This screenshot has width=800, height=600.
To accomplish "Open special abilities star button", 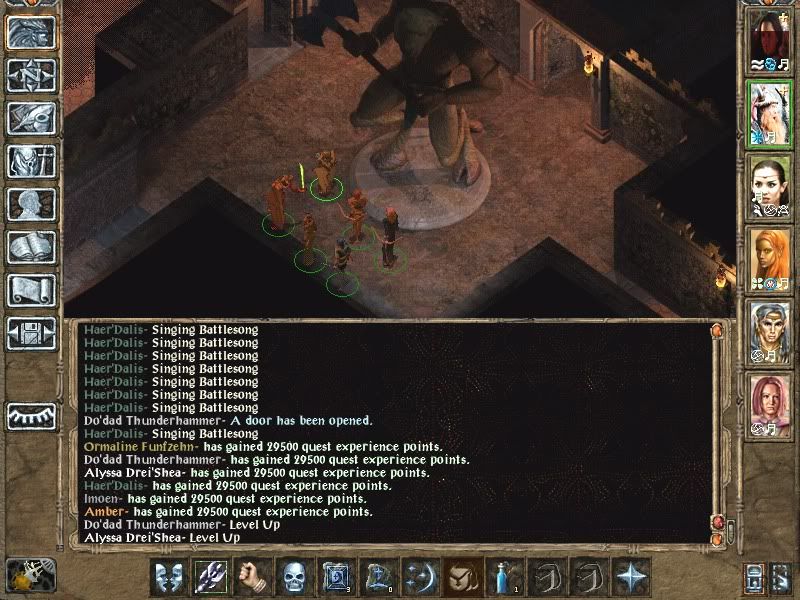I will pyautogui.click(x=631, y=578).
